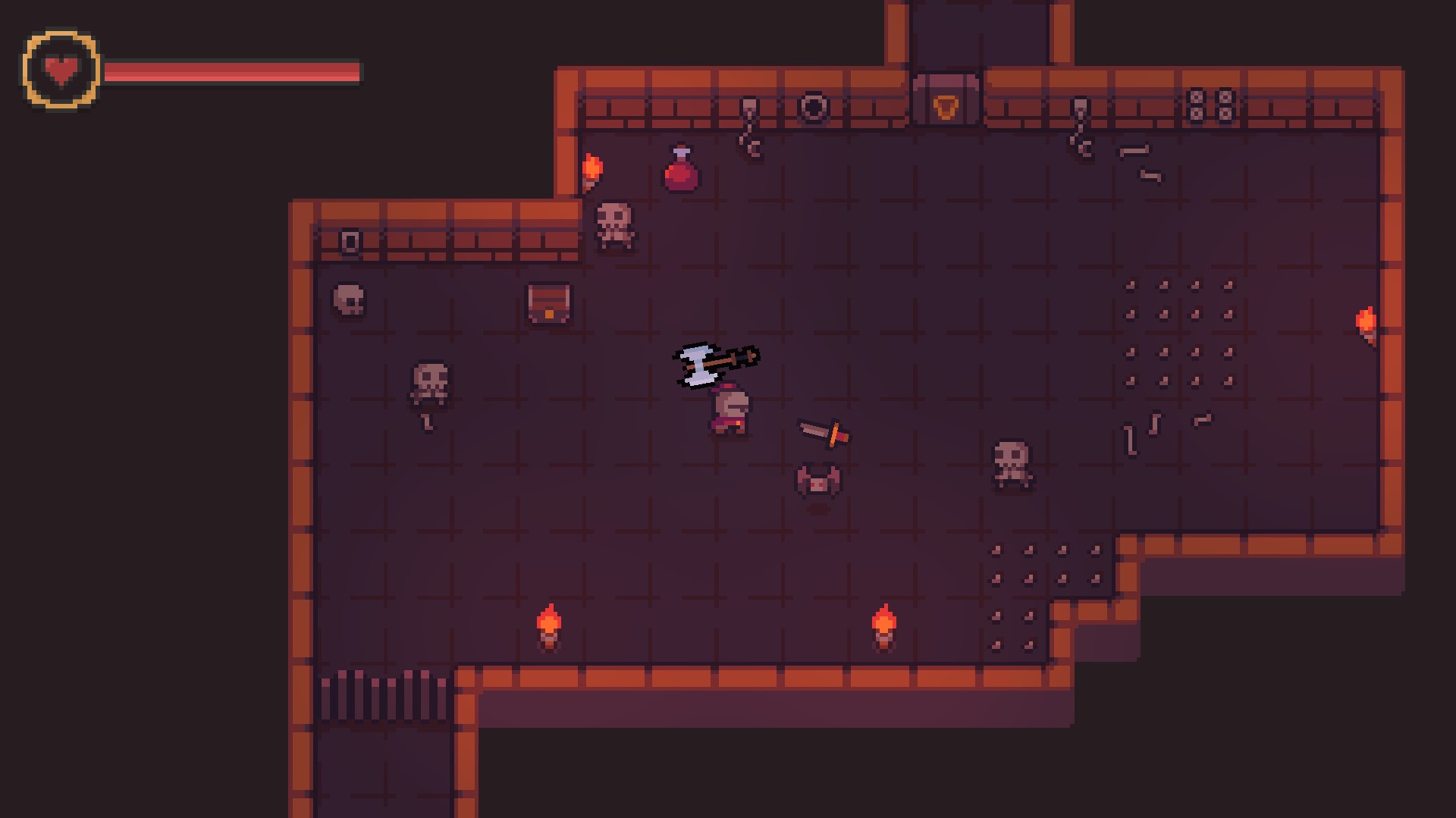The image size is (1456, 818).
Task: Select the skull beside the right pillar
Action: coord(1011,460)
